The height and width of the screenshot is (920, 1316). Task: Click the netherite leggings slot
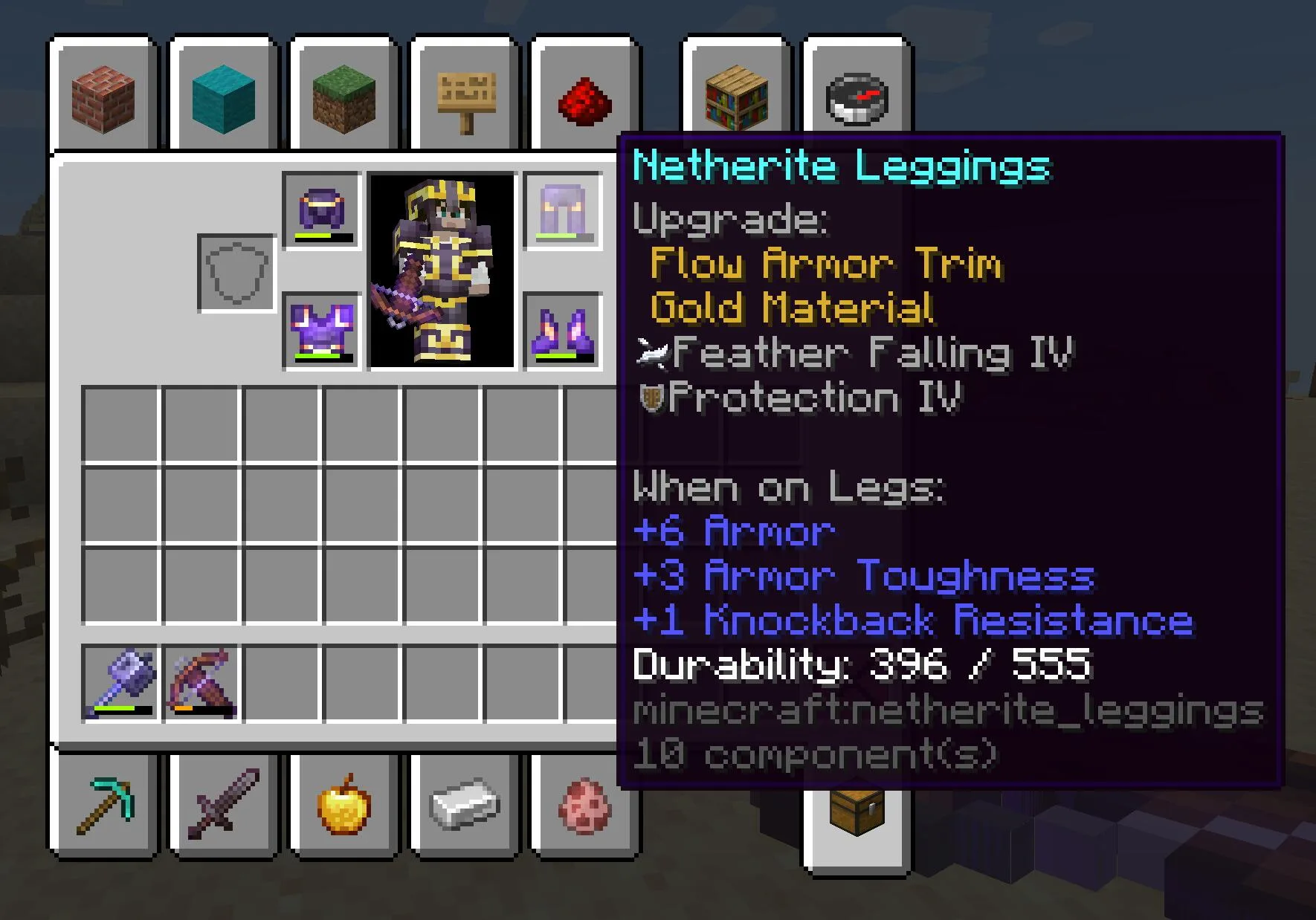(x=563, y=211)
